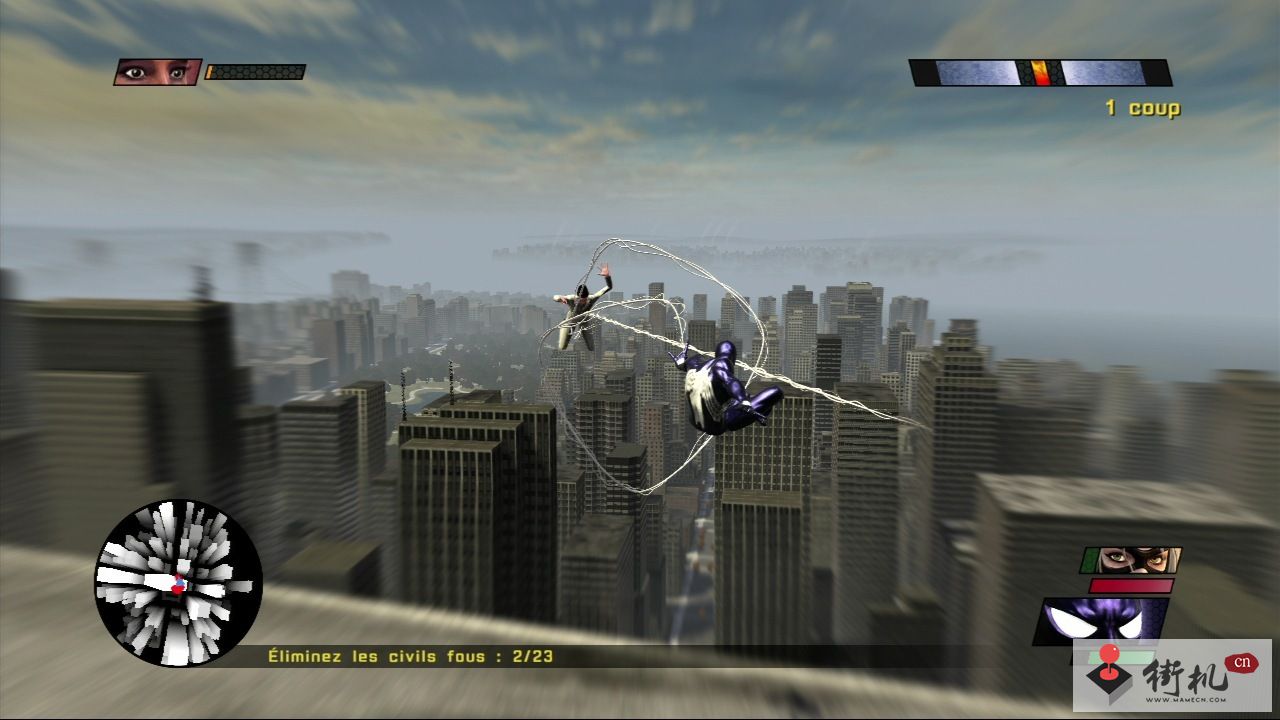Select the black-suit Spider-Man portrait
1280x720 pixels.
(1102, 621)
